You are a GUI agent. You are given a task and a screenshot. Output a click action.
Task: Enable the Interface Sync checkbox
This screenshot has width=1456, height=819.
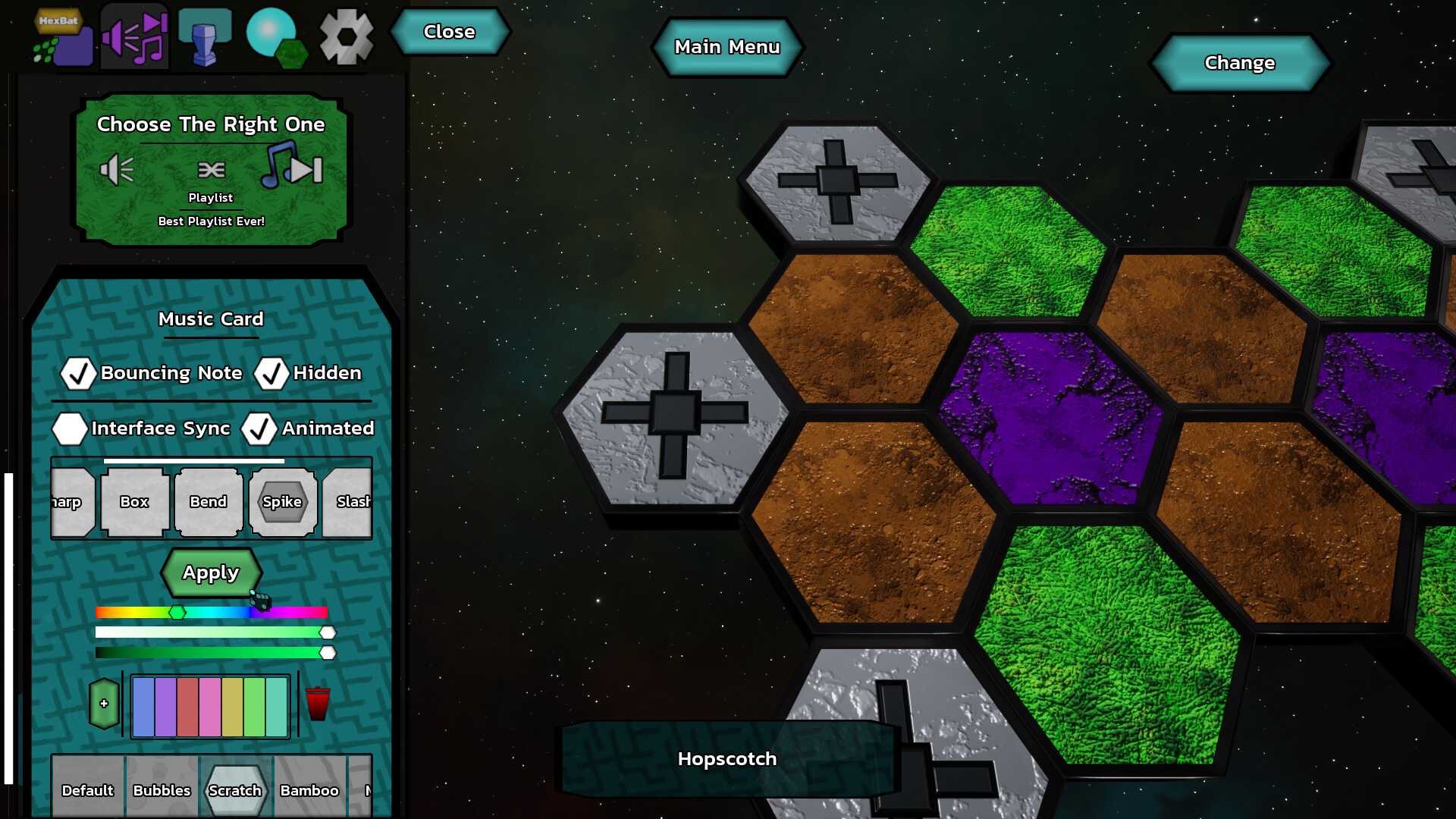pos(70,429)
